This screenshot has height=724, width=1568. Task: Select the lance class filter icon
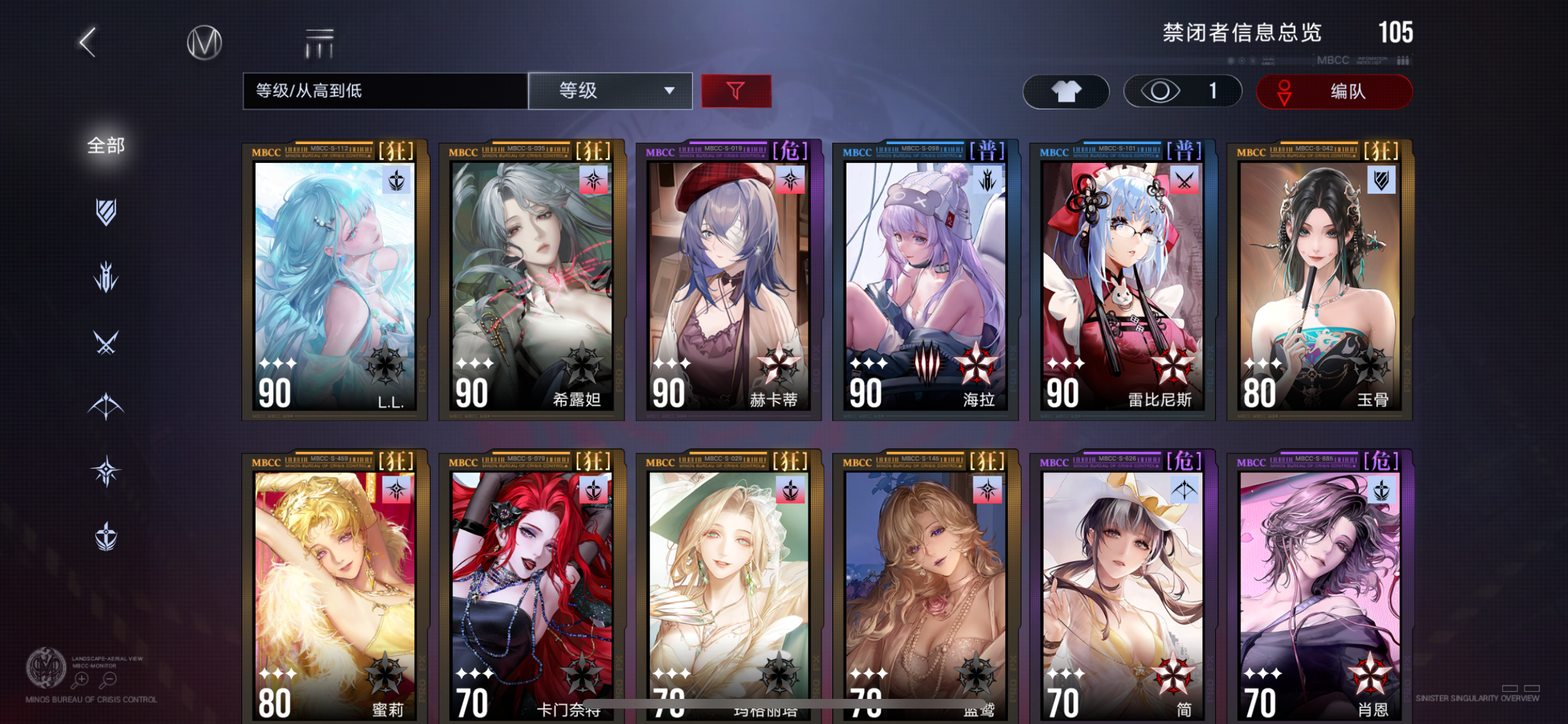pyautogui.click(x=105, y=277)
